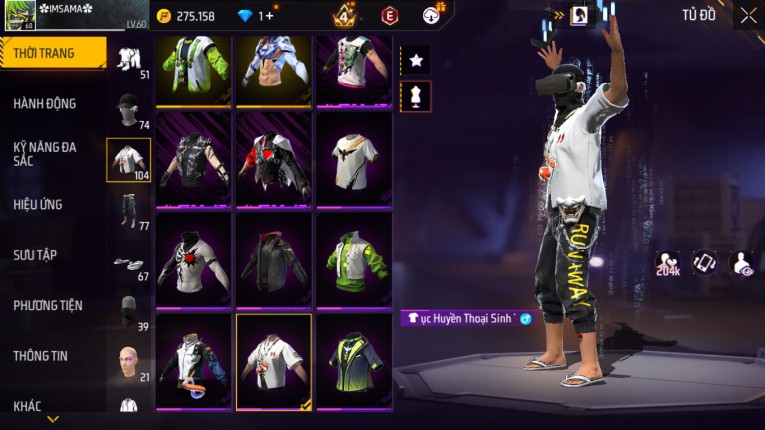Close the wardrobe with the X button
The image size is (765, 430).
pos(748,15)
